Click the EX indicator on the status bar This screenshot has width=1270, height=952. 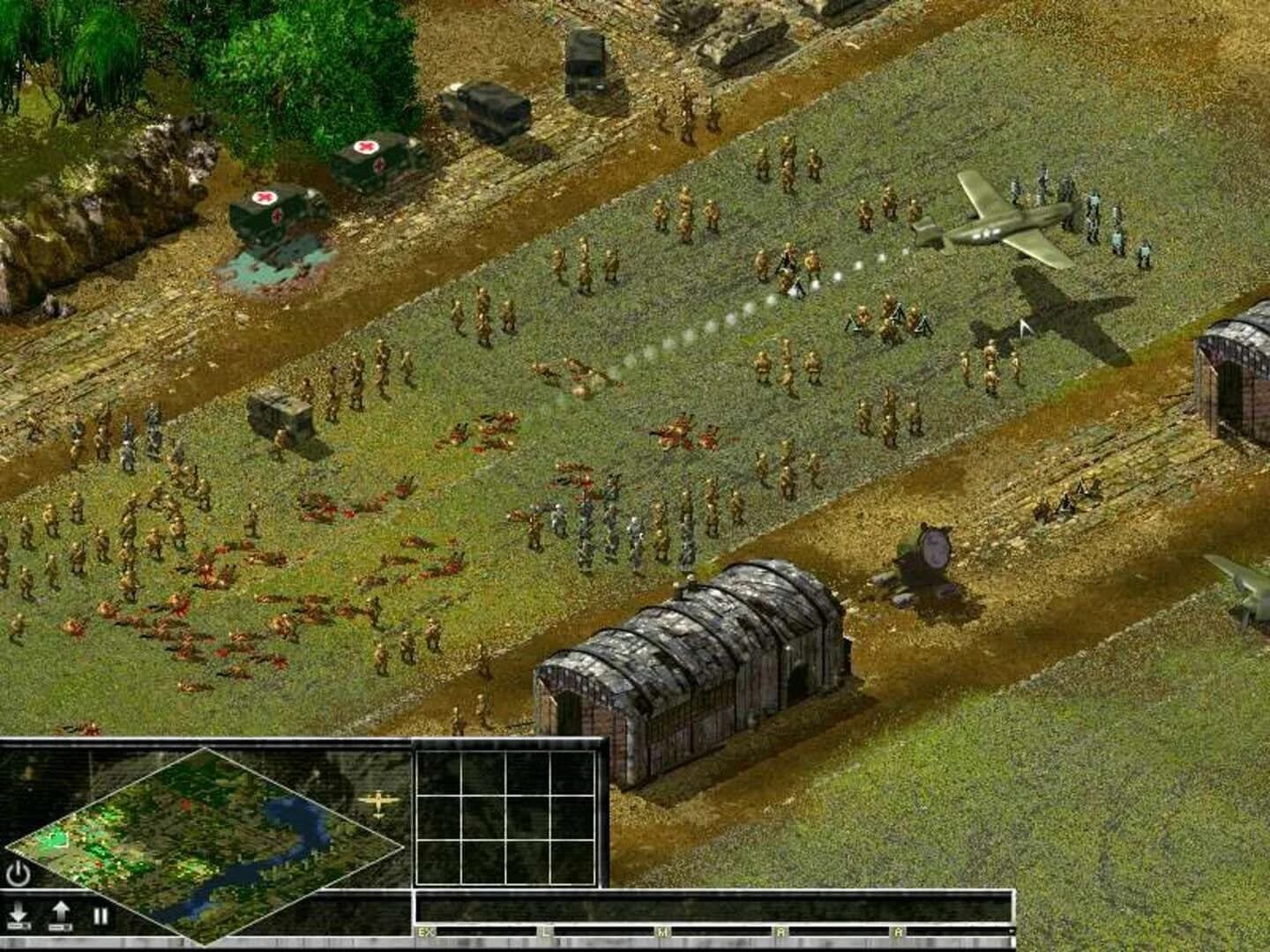tap(424, 932)
